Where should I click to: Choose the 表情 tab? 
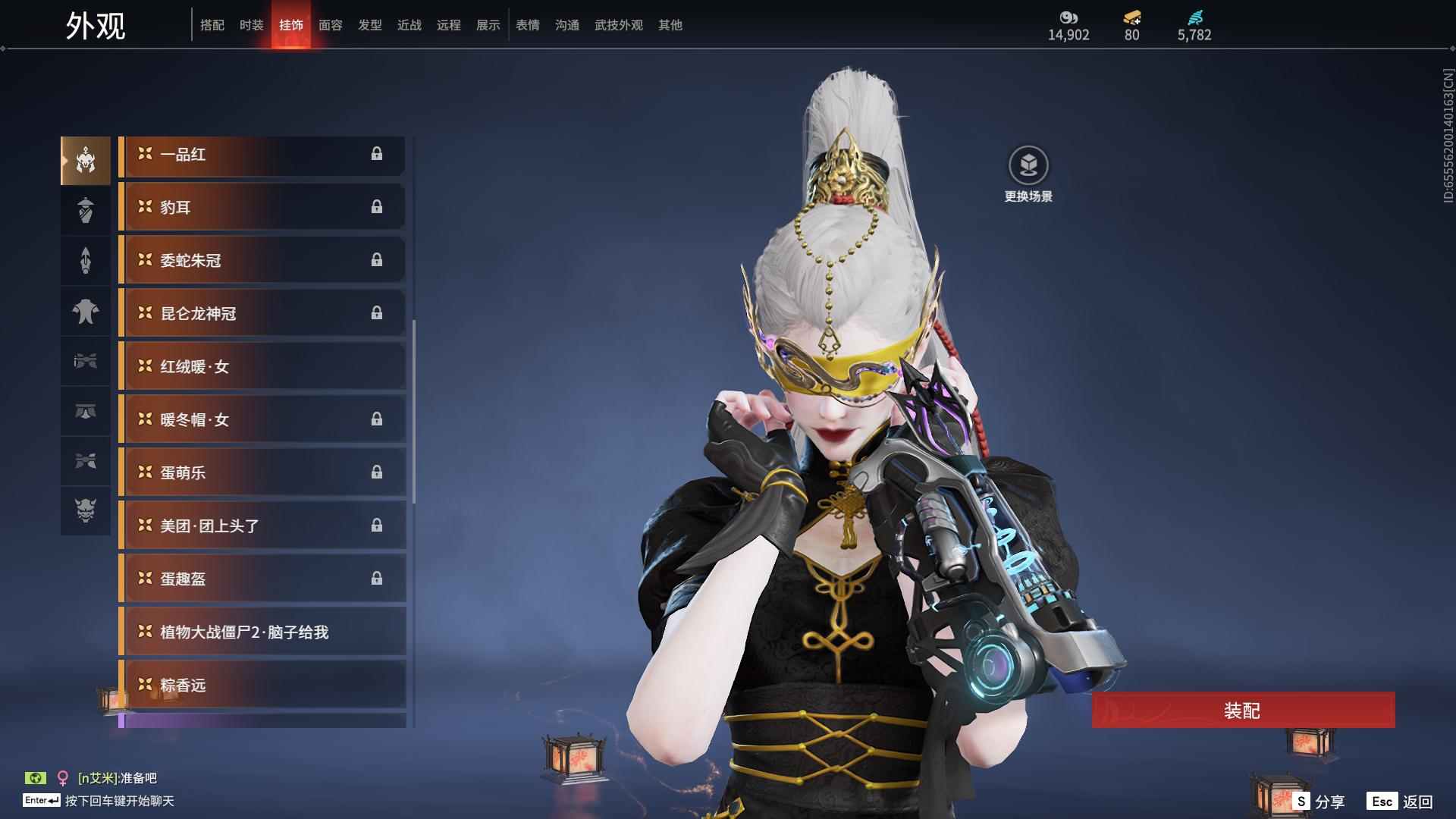click(x=528, y=25)
